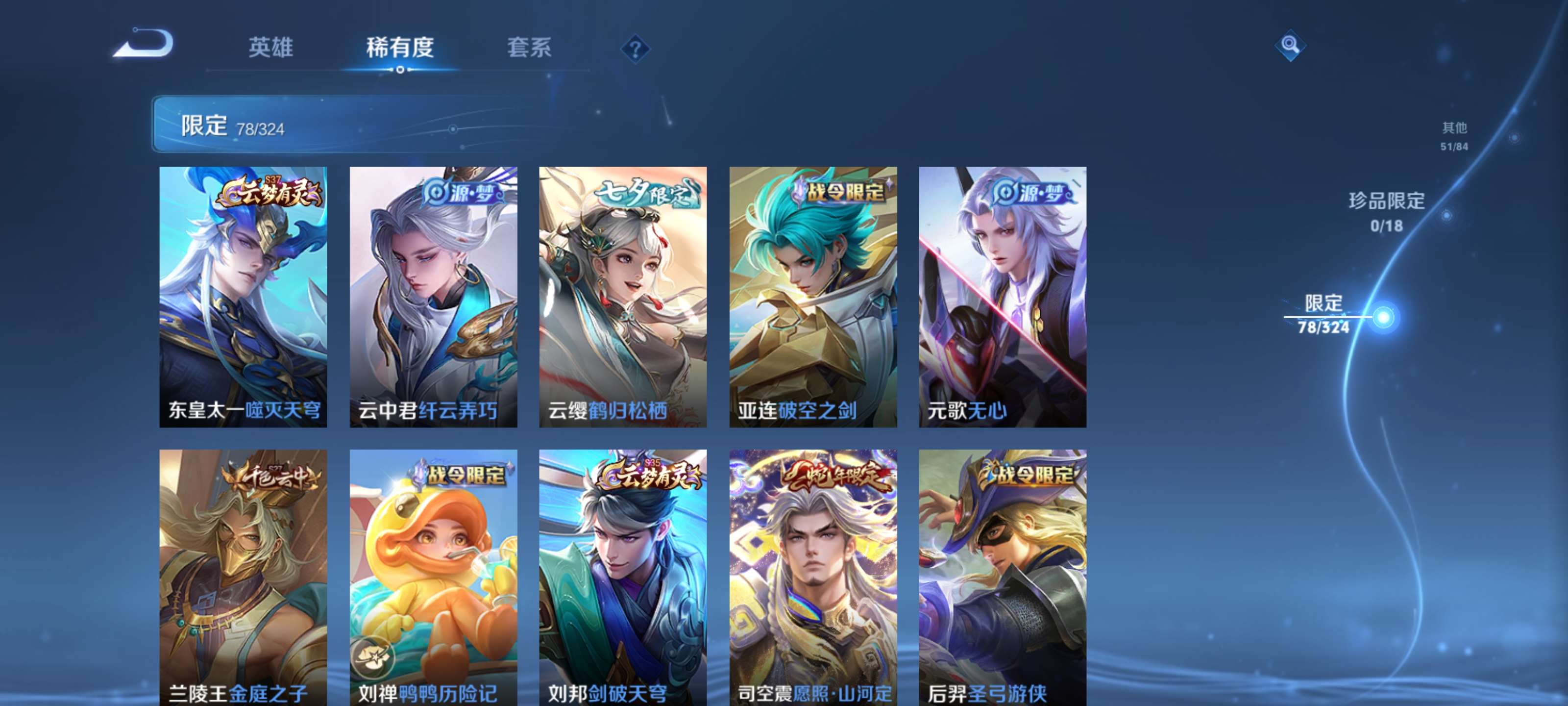
Task: Open the 后羿 圣弓游侠 skin card
Action: [1003, 578]
